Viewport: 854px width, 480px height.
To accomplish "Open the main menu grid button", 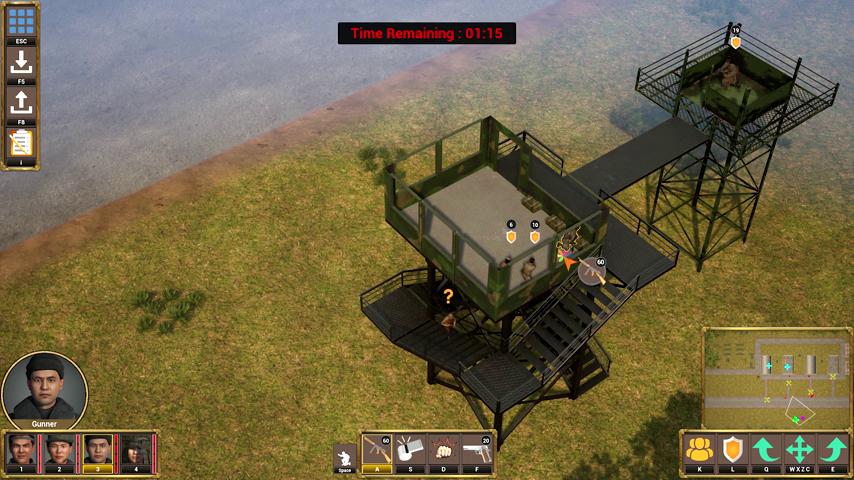I will pyautogui.click(x=21, y=21).
